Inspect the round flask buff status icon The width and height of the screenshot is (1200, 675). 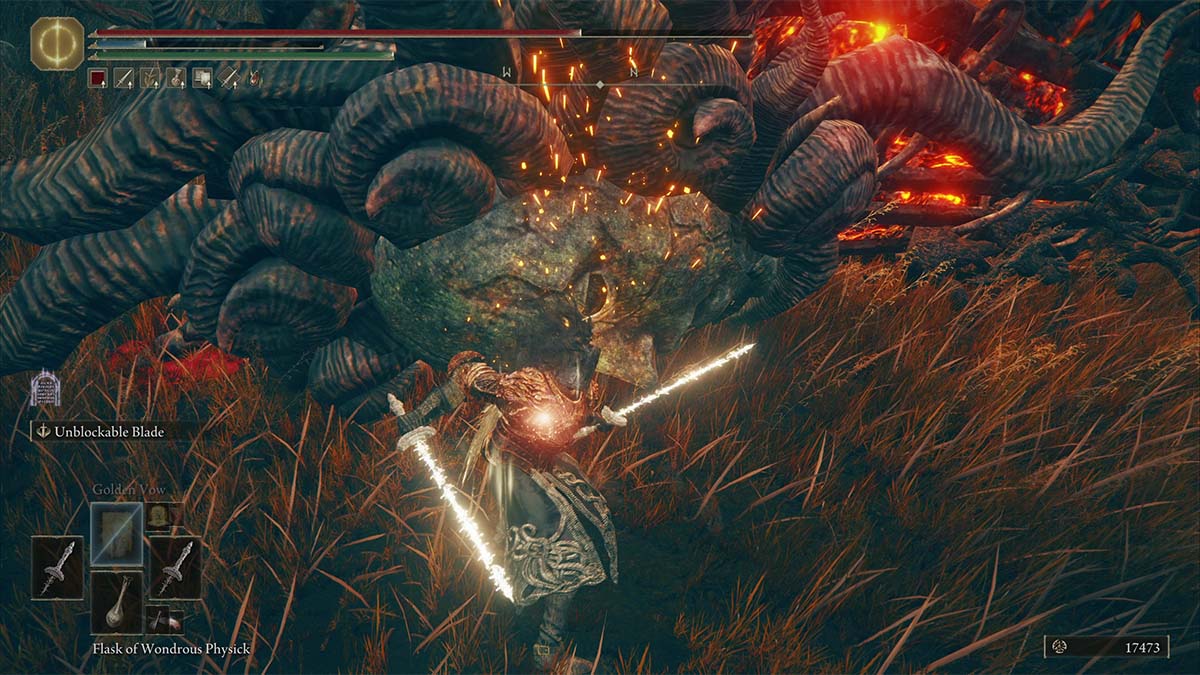coord(176,77)
